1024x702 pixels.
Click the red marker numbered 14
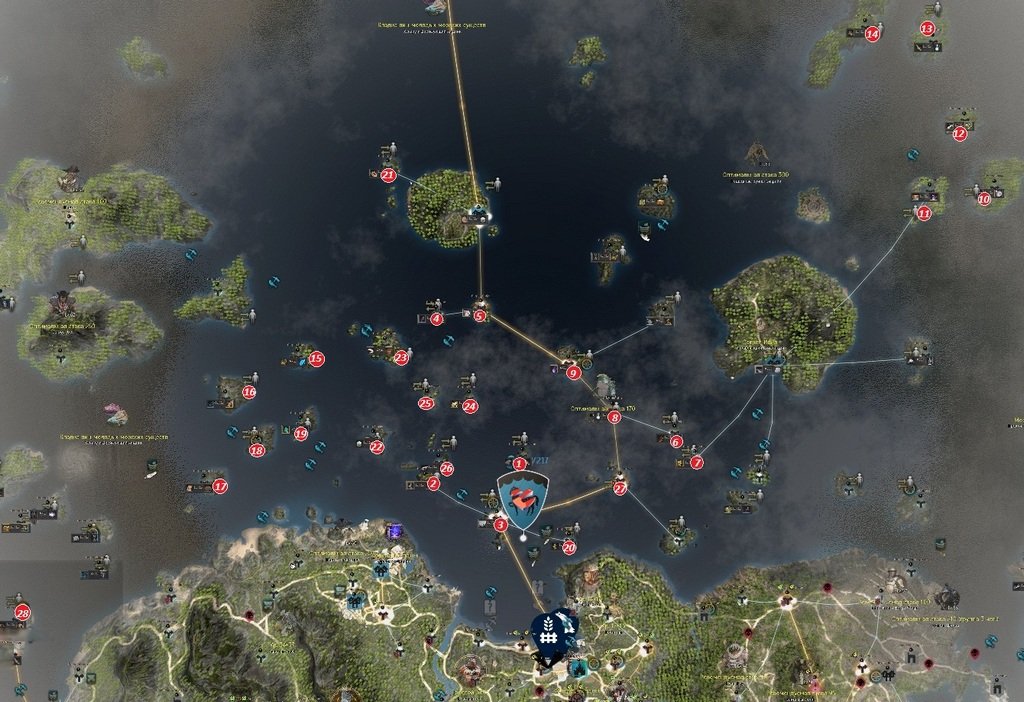click(x=872, y=33)
